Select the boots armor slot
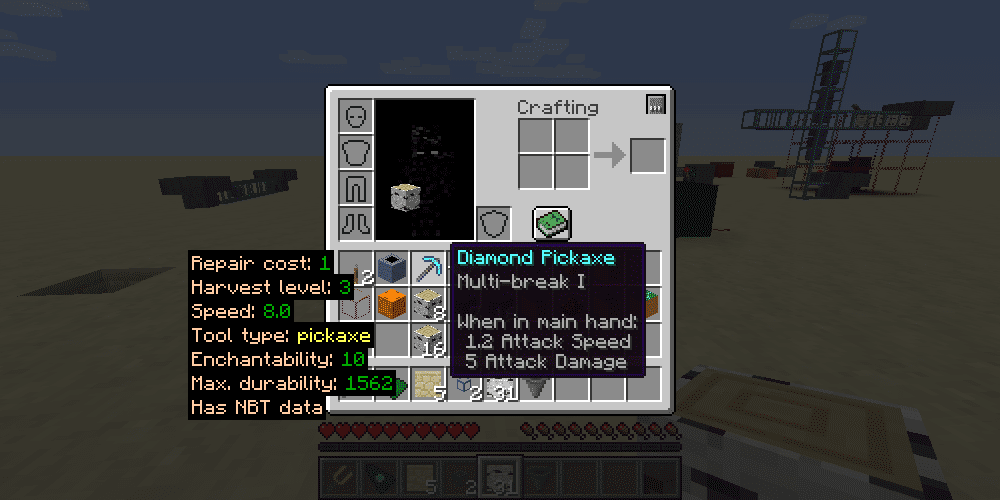Image resolution: width=1000 pixels, height=500 pixels. pyautogui.click(x=356, y=222)
